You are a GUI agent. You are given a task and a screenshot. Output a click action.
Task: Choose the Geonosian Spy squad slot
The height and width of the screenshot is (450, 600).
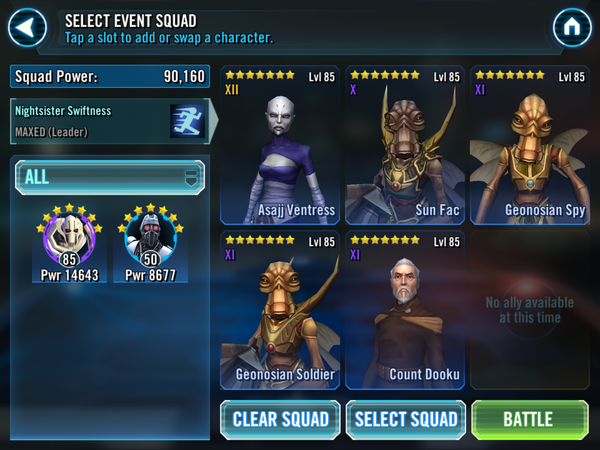(529, 145)
